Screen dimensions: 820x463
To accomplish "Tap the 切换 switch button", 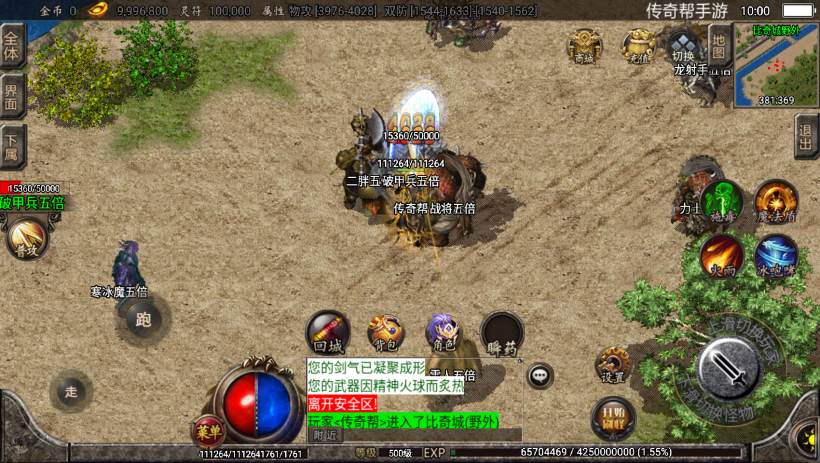I will pos(684,46).
